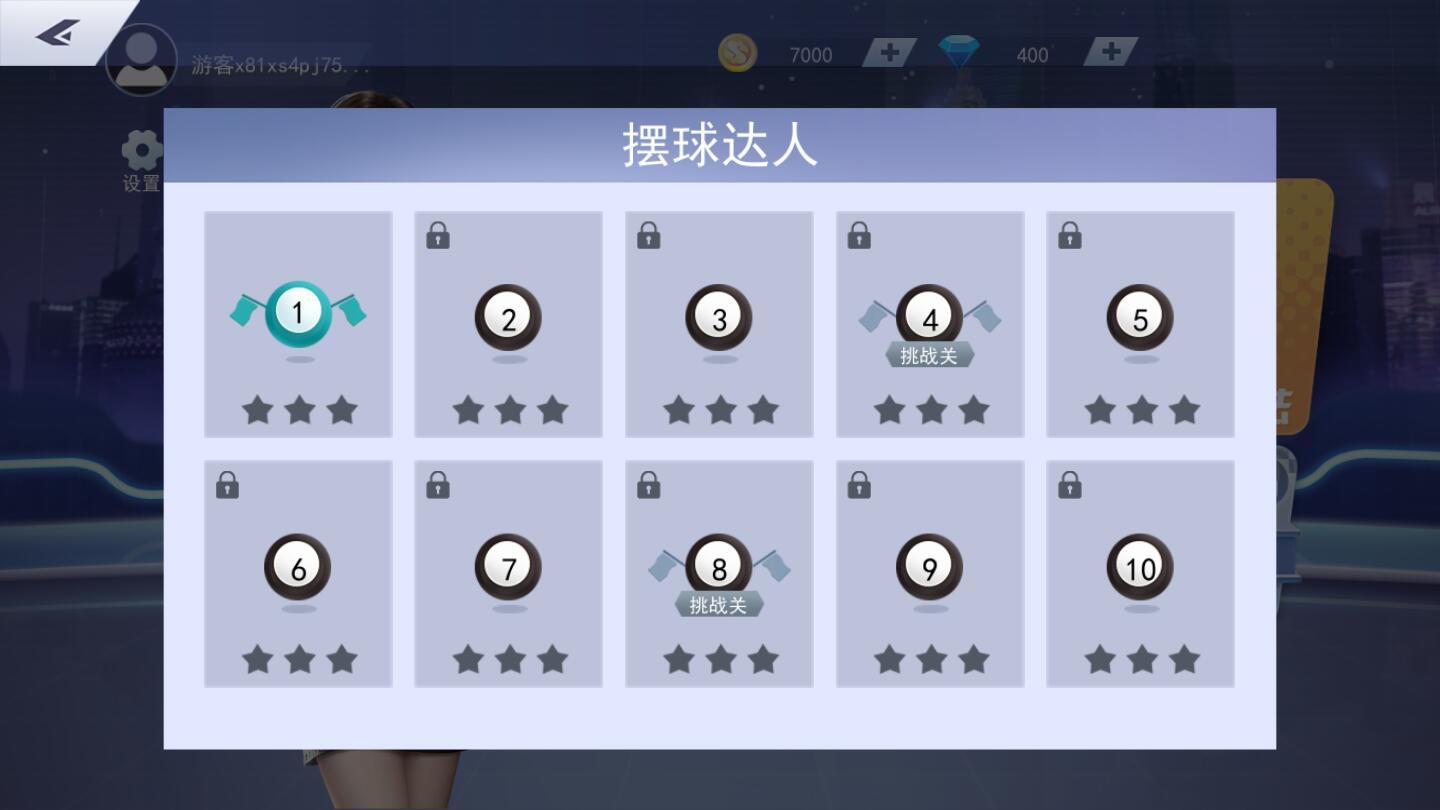Tap the plus button to buy more coins
This screenshot has width=1440, height=810.
coord(888,51)
